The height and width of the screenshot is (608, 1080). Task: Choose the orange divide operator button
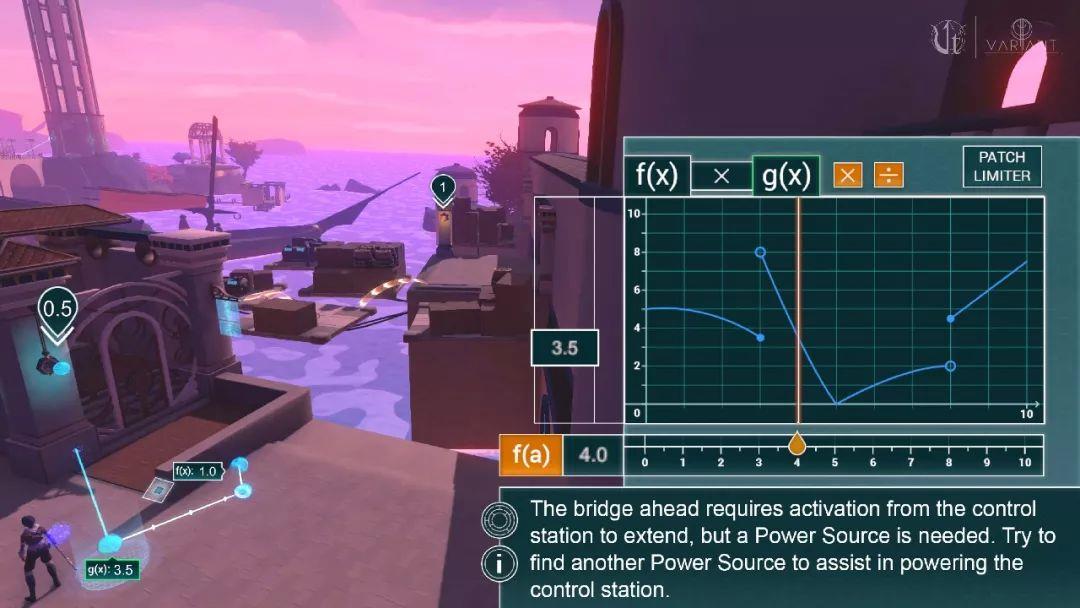pos(888,176)
